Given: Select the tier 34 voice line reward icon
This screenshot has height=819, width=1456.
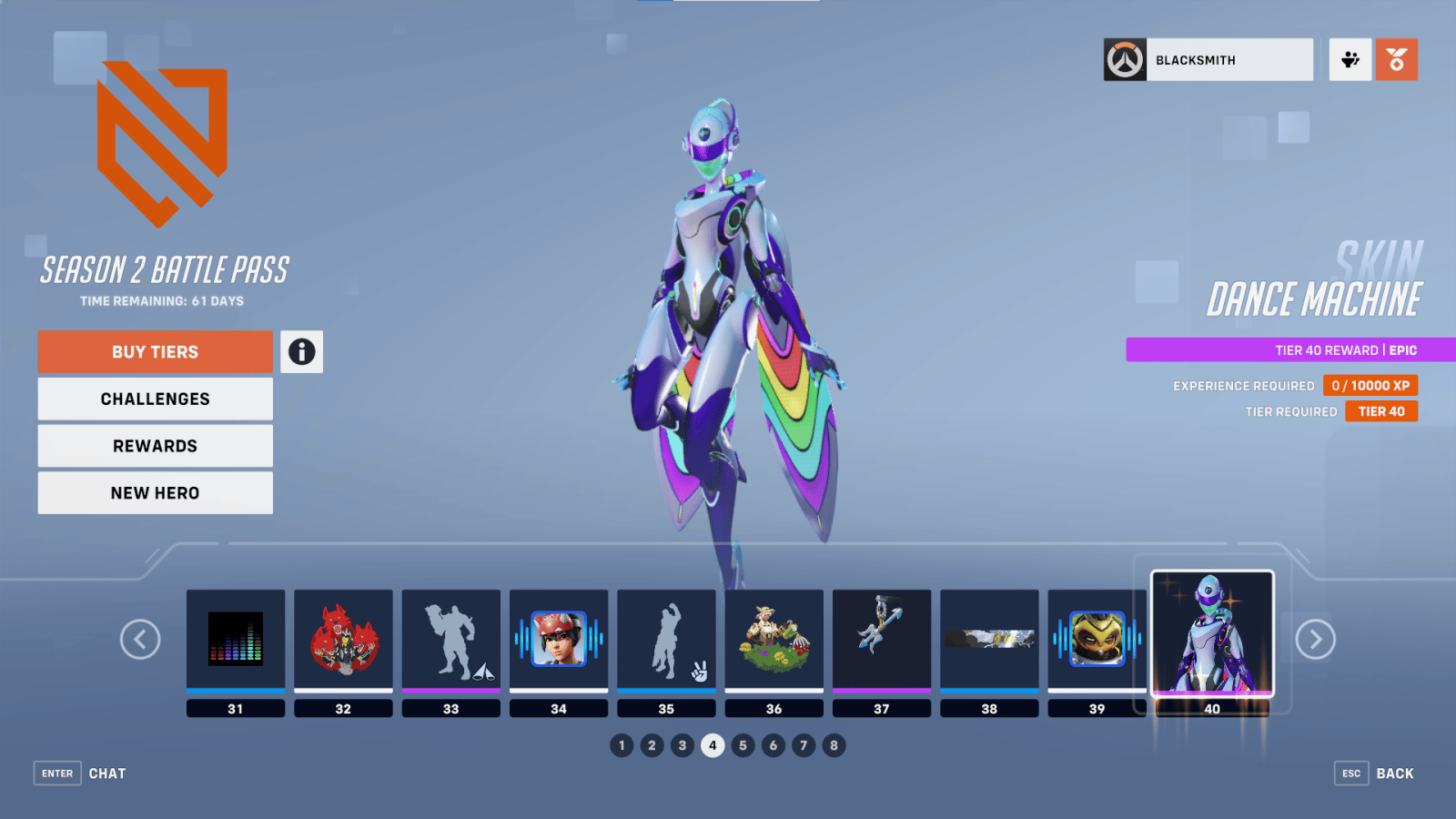Looking at the screenshot, I should pos(559,640).
